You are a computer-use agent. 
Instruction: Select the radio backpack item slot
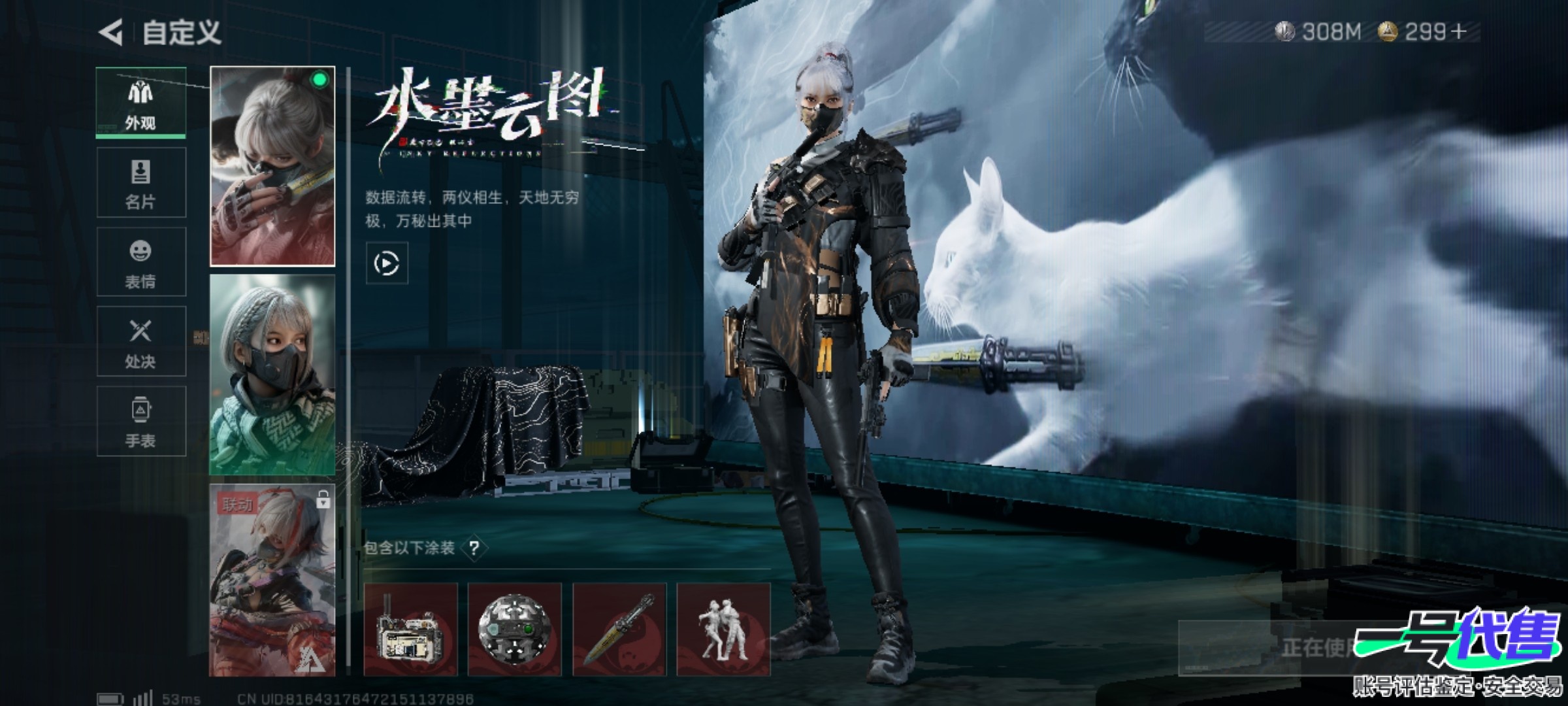[410, 630]
